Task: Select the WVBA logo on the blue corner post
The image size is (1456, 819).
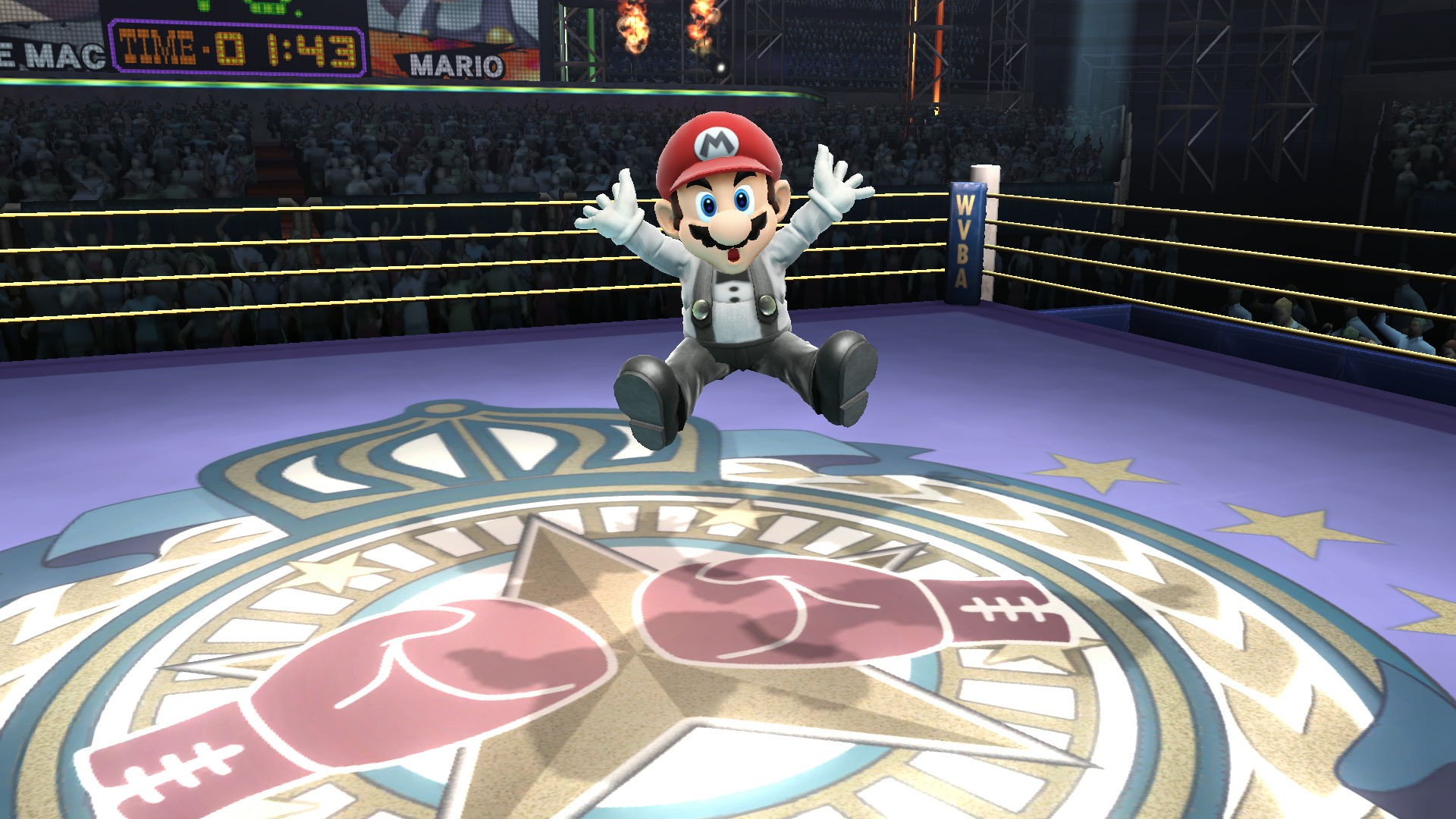Action: coord(965,243)
